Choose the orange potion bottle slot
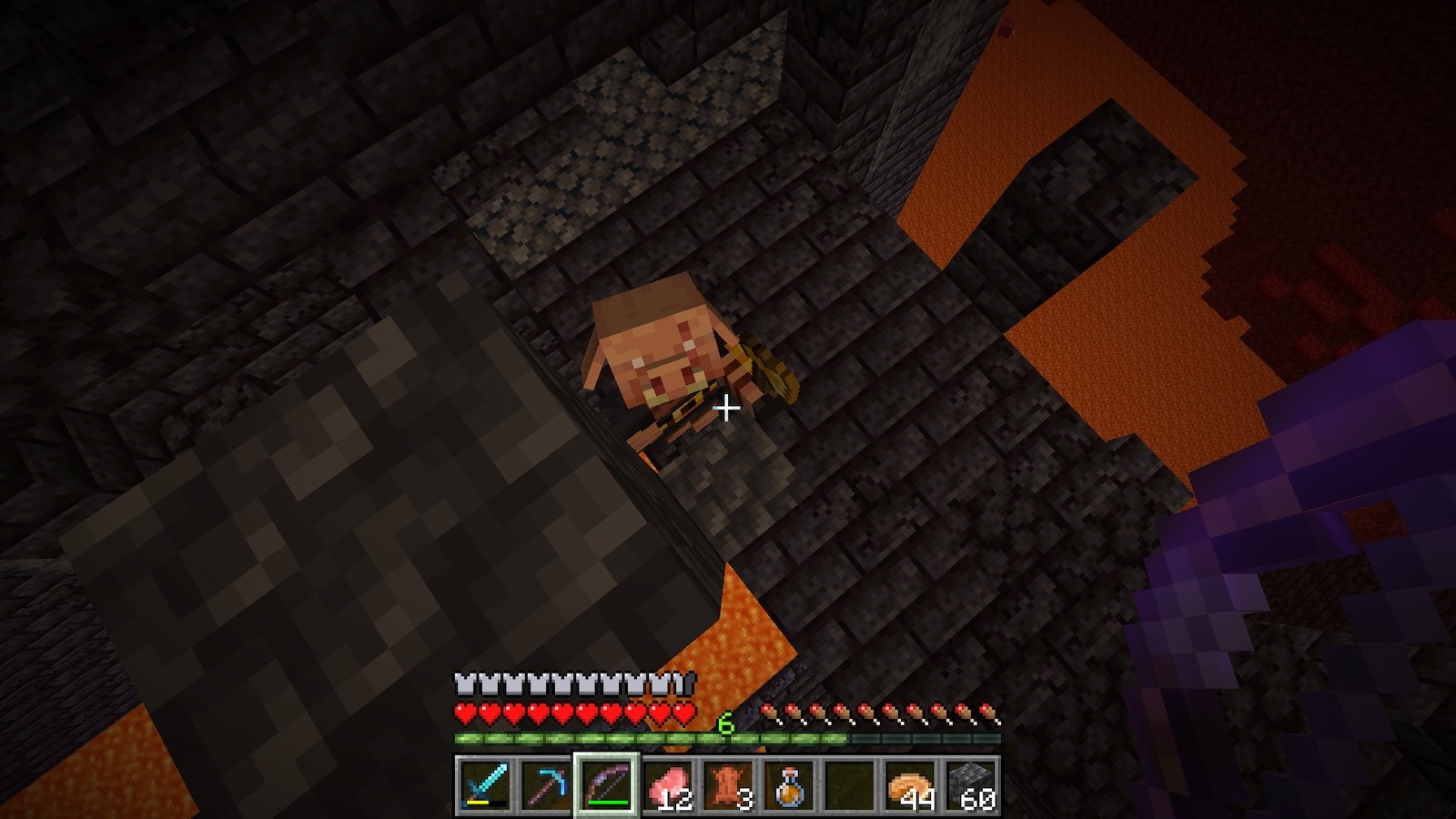The width and height of the screenshot is (1456, 819). tap(788, 784)
